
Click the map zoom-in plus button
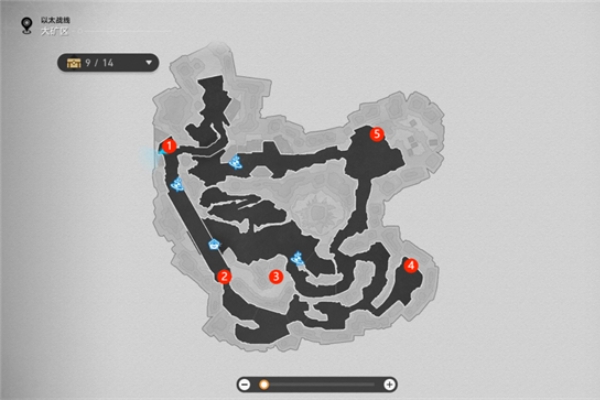390,384
